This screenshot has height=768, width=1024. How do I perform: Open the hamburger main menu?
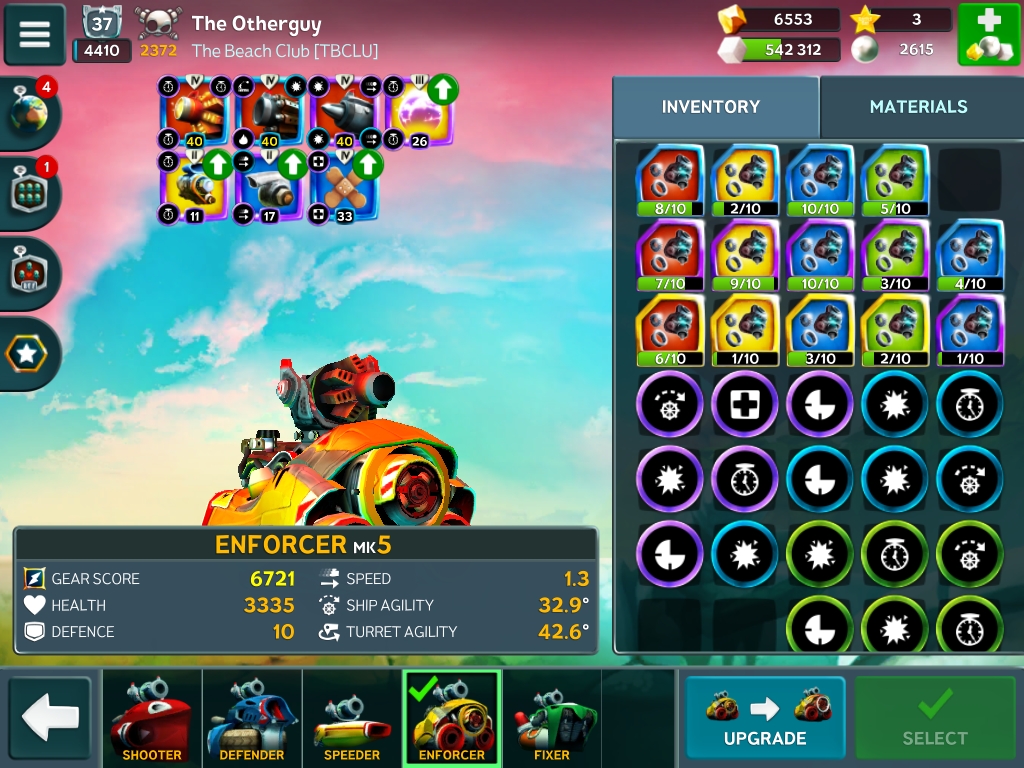point(35,34)
